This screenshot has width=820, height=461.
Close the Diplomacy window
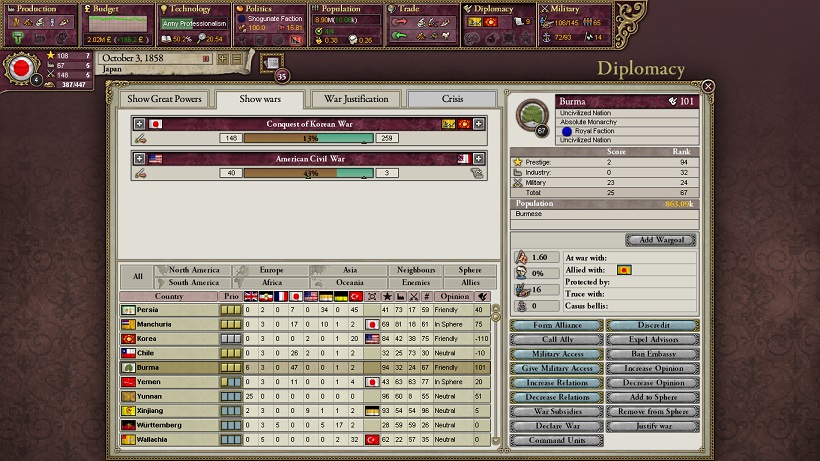pos(708,87)
